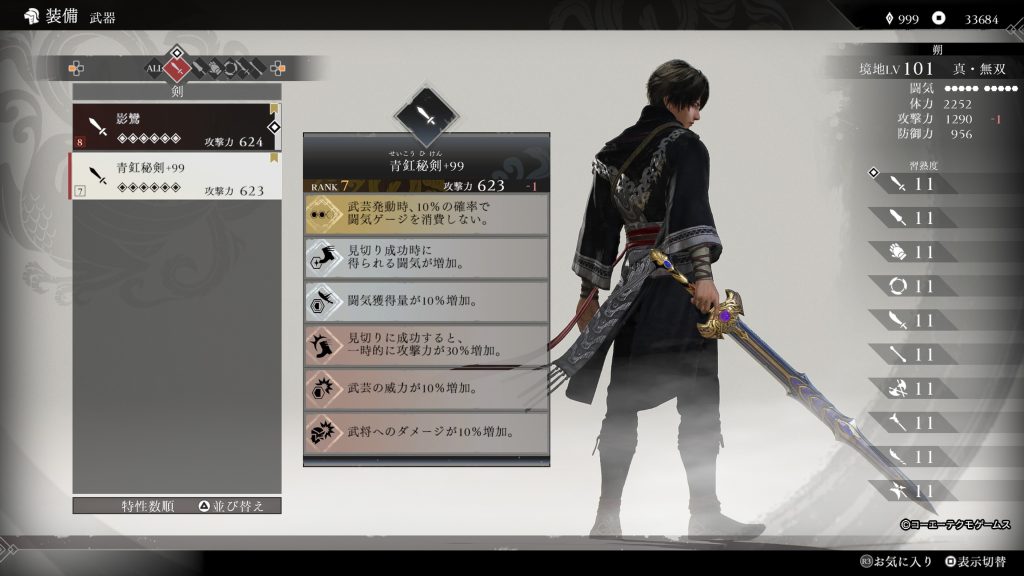Switch to the ring-shaped wheels weapon tab
The height and width of the screenshot is (576, 1024).
229,68
